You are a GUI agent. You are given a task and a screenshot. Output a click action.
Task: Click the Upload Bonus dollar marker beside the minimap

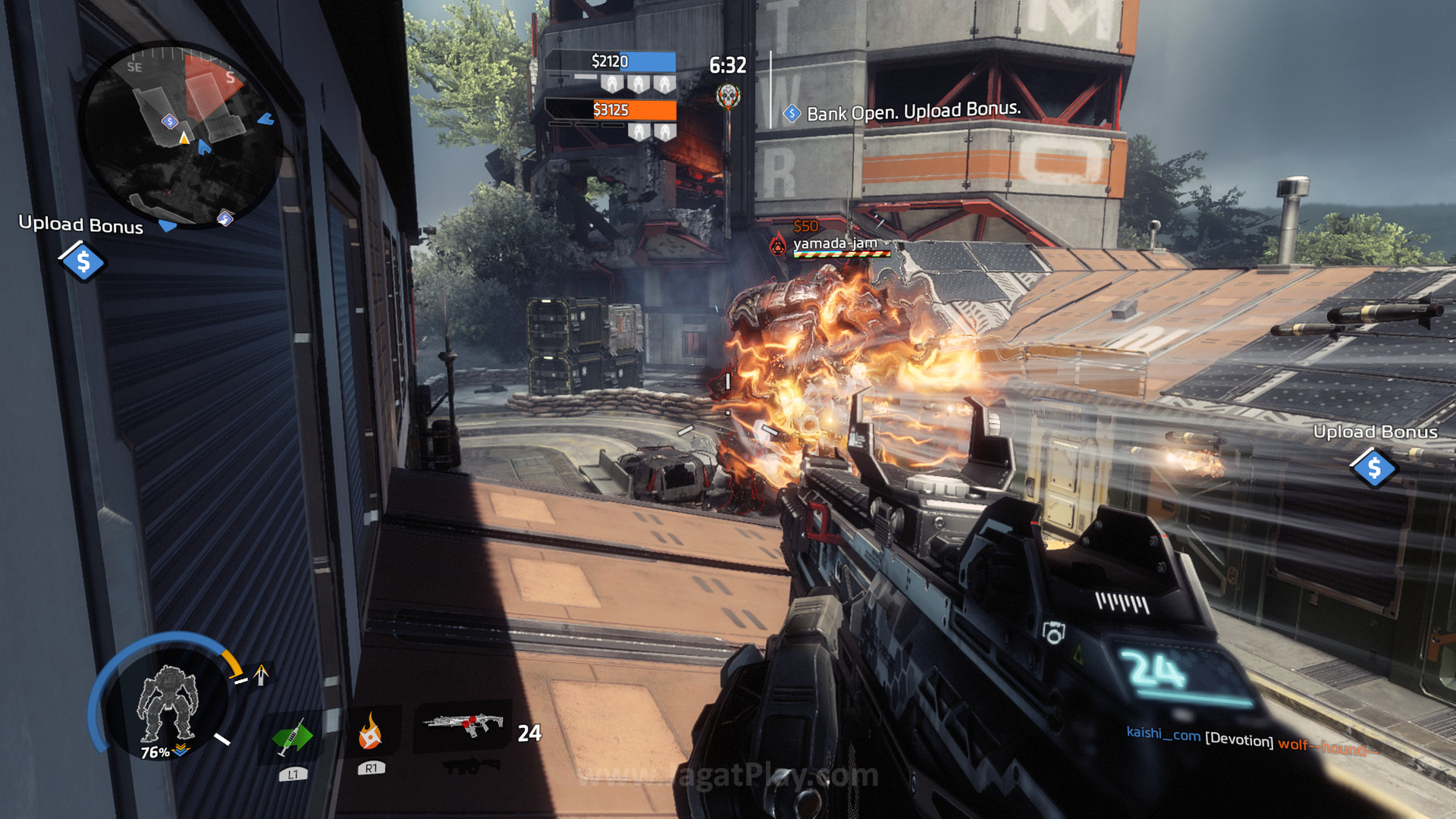pos(83,262)
